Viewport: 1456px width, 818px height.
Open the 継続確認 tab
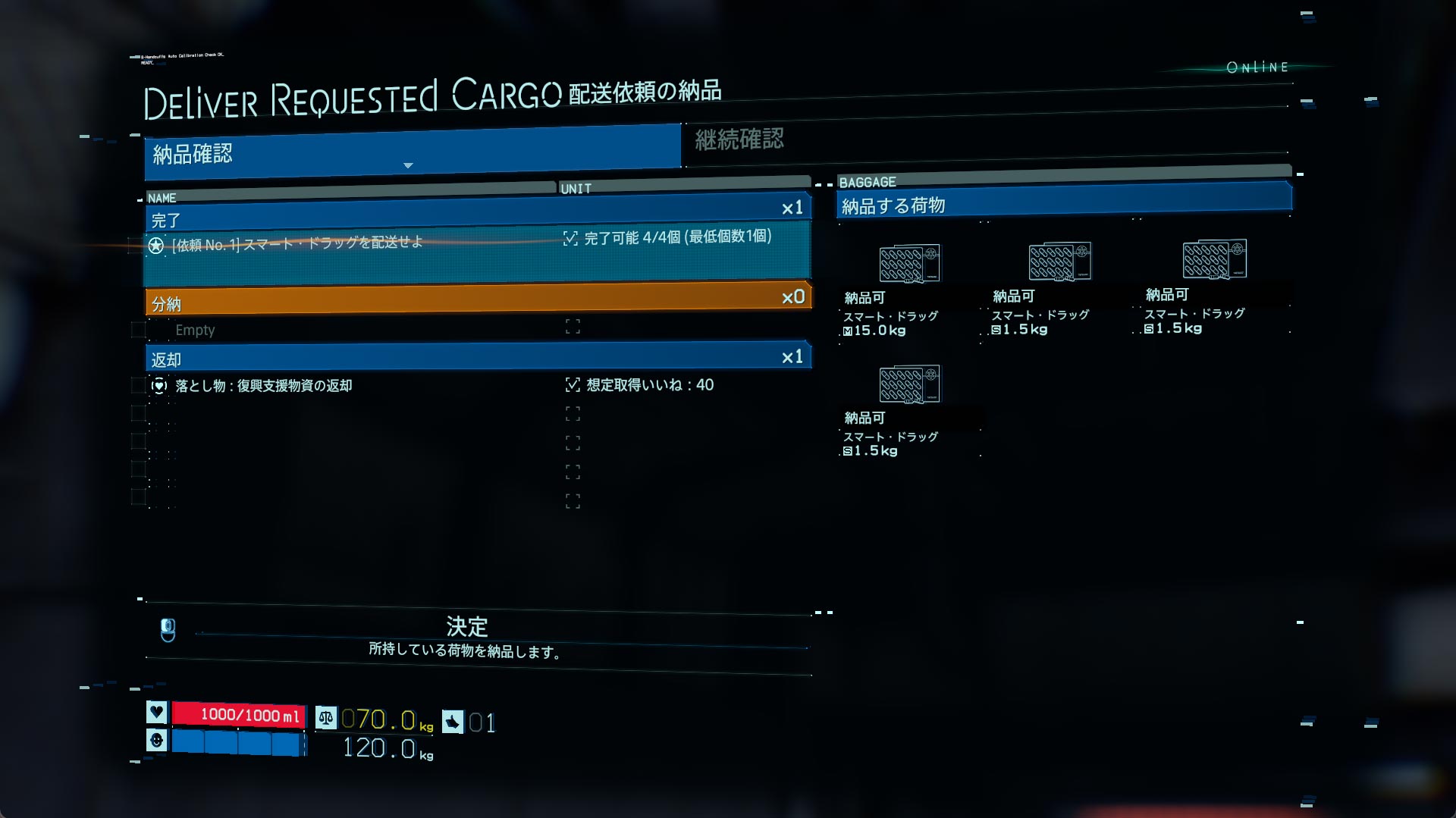point(739,139)
